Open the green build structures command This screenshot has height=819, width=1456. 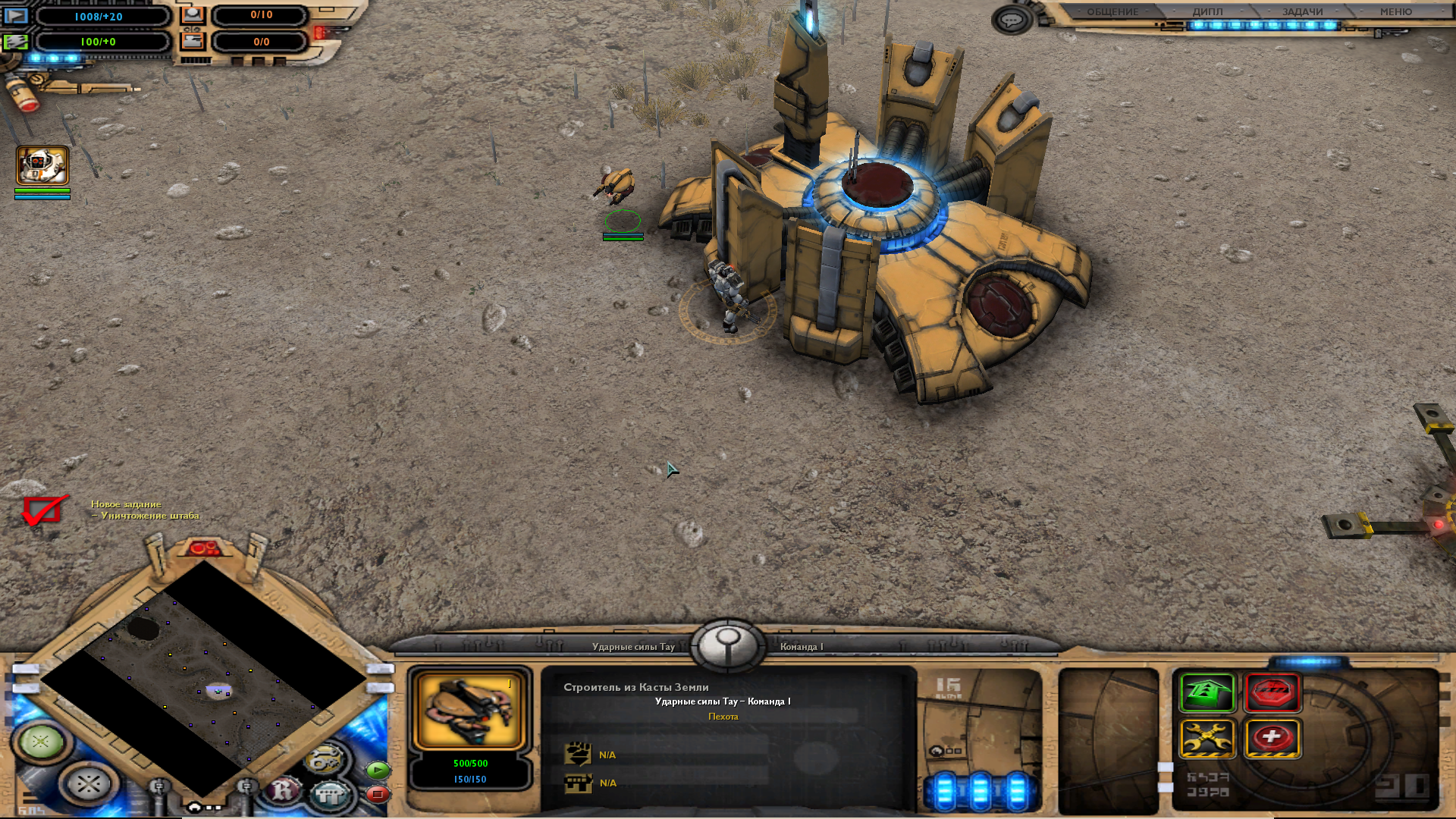[1207, 692]
